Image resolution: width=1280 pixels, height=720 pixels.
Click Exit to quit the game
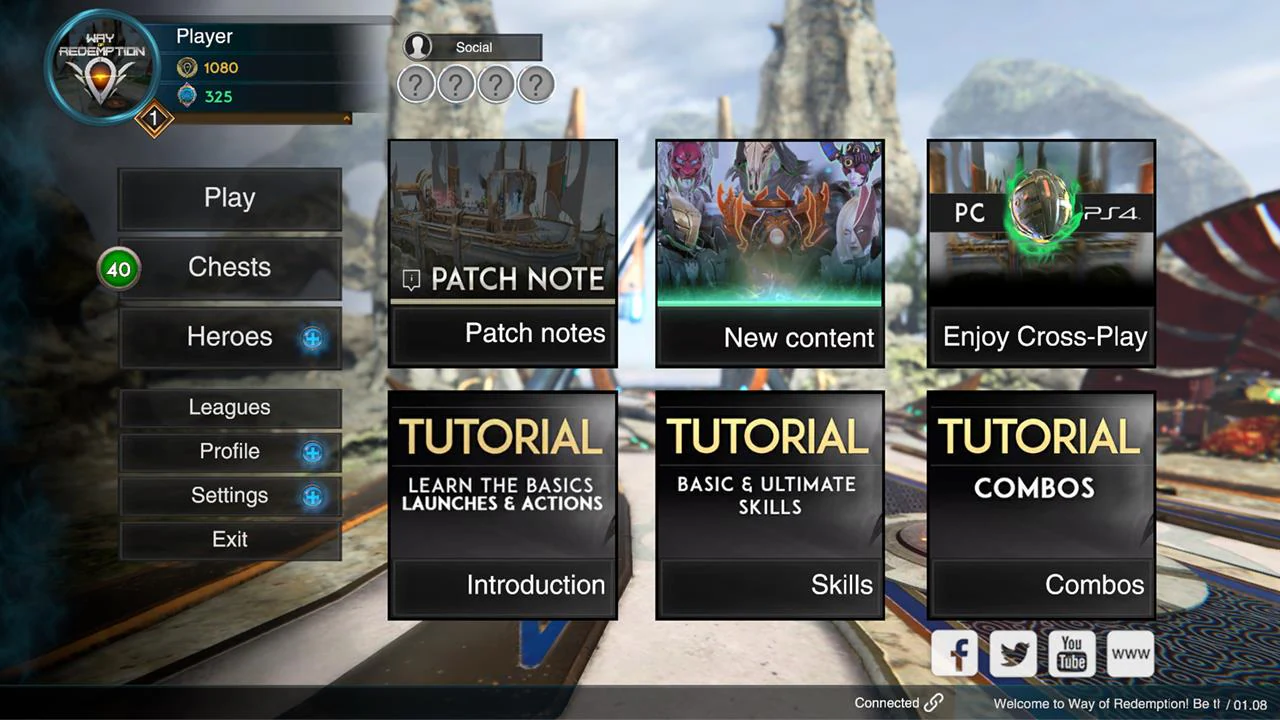(229, 539)
